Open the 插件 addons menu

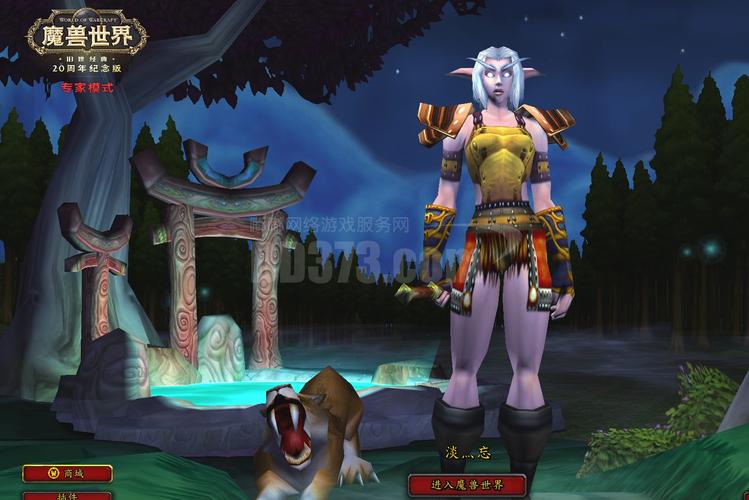pos(67,495)
